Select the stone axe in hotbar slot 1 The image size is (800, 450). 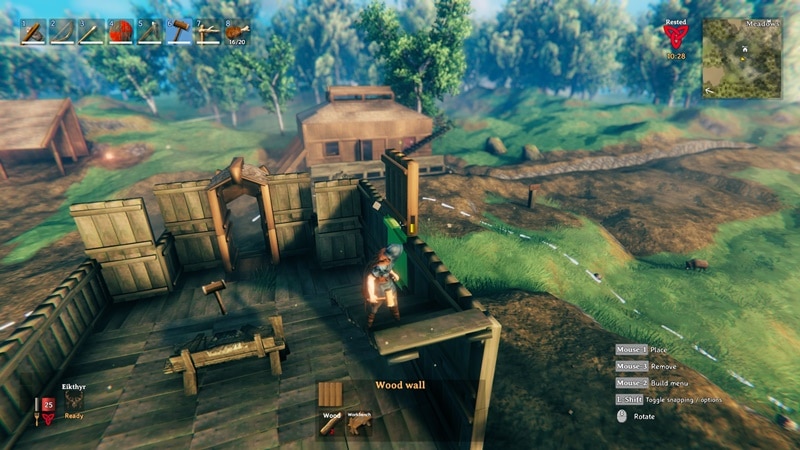pyautogui.click(x=32, y=32)
